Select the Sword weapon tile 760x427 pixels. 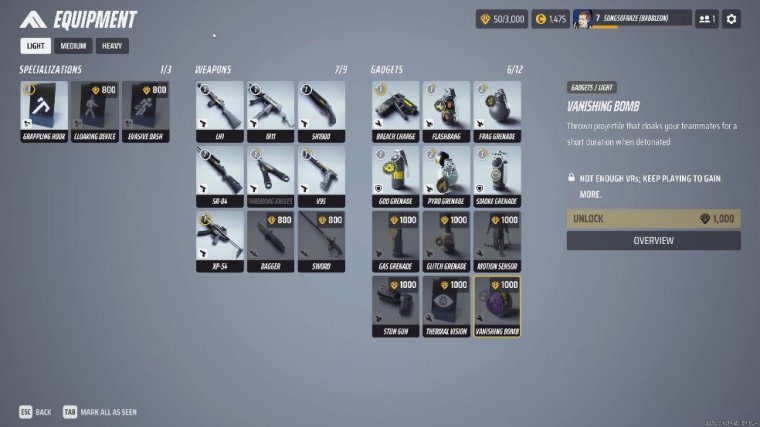pos(322,241)
